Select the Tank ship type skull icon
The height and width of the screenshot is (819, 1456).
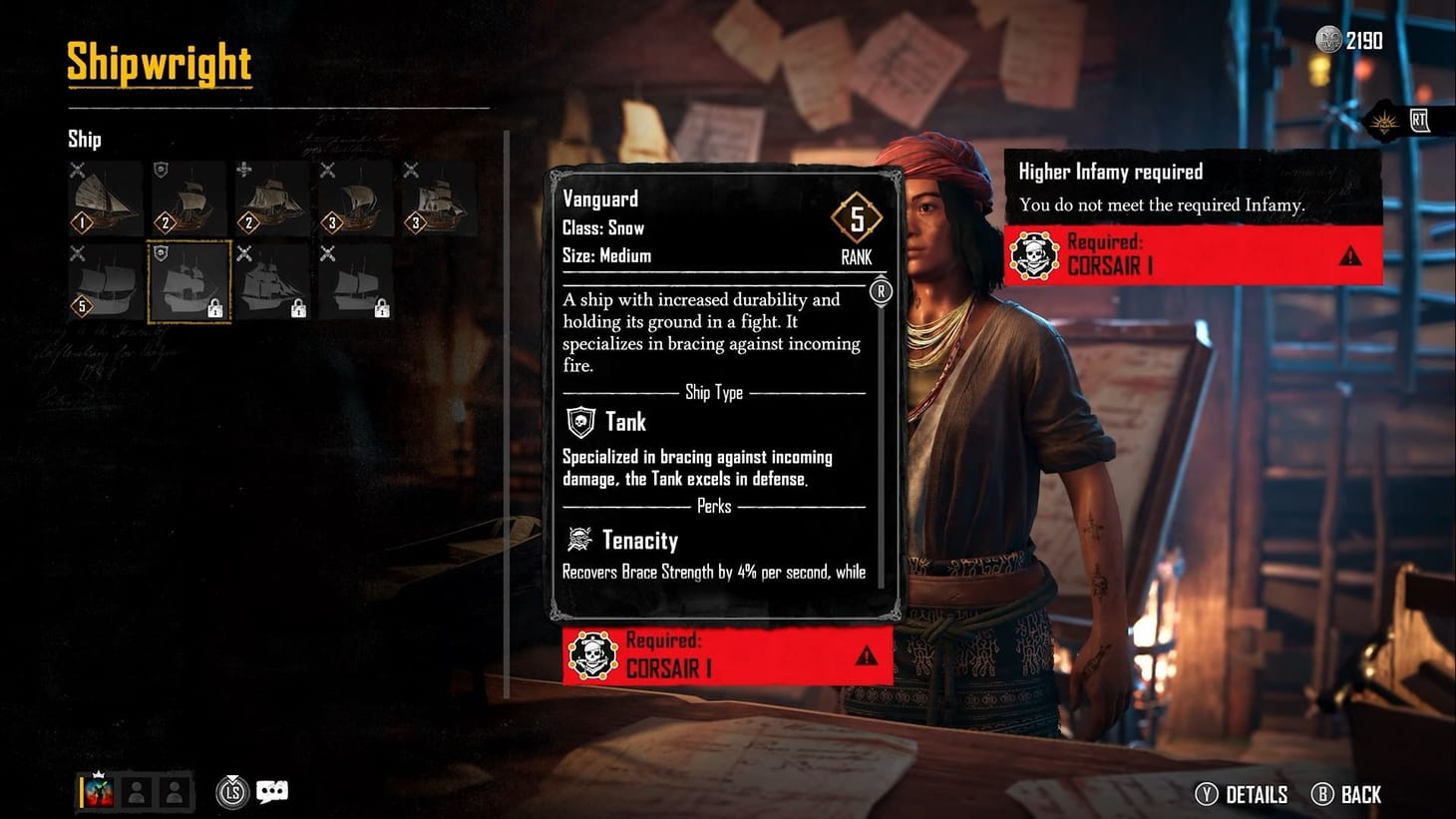[x=579, y=421]
